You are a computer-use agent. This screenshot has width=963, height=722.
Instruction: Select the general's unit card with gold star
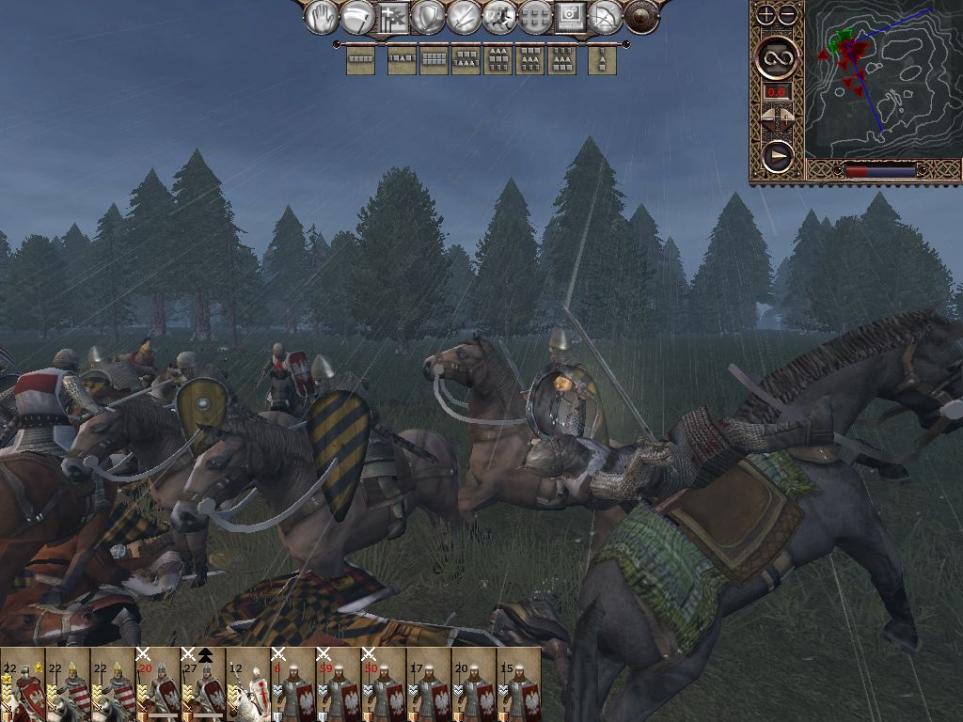pos(22,685)
